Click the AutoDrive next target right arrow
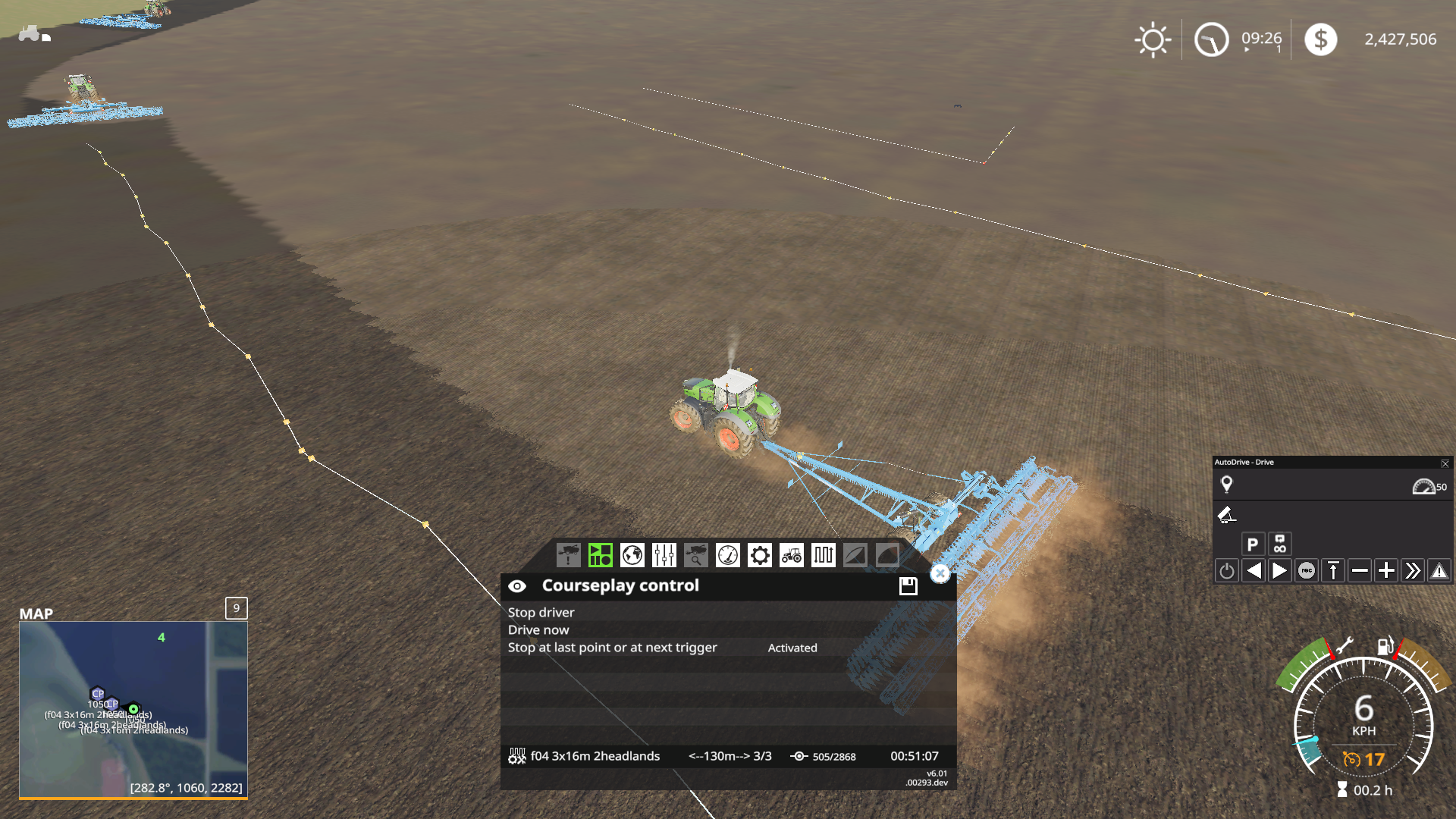 [x=1279, y=570]
